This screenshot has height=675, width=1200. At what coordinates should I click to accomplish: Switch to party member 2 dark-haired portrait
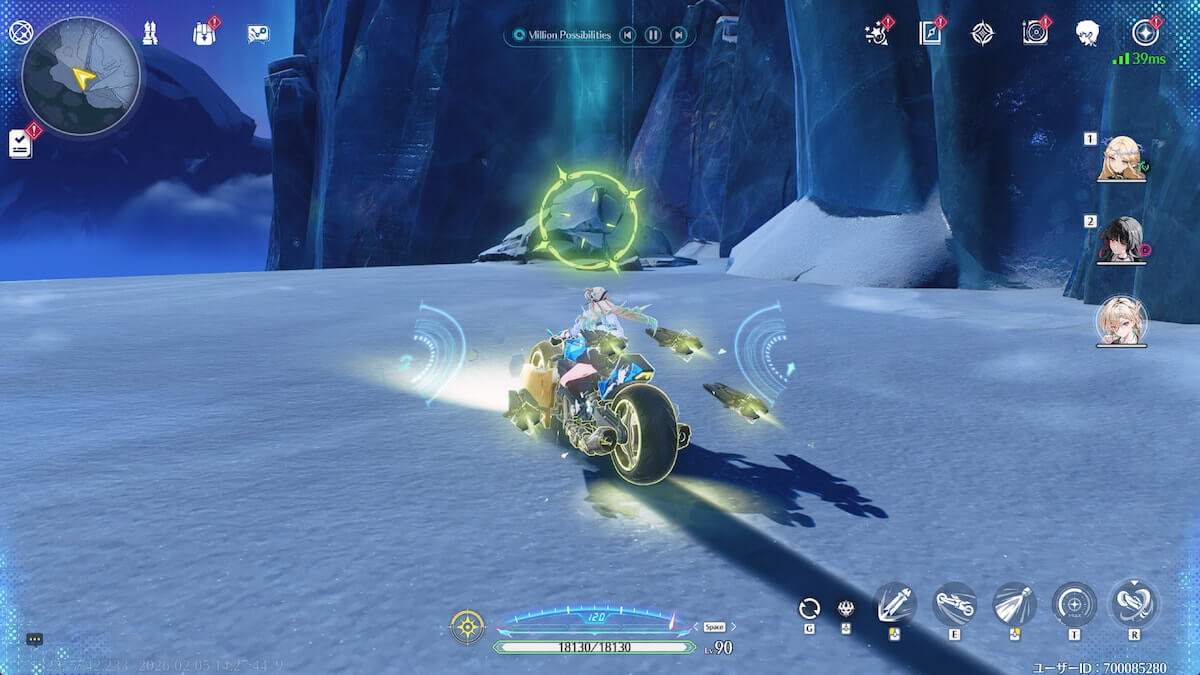(x=1120, y=240)
